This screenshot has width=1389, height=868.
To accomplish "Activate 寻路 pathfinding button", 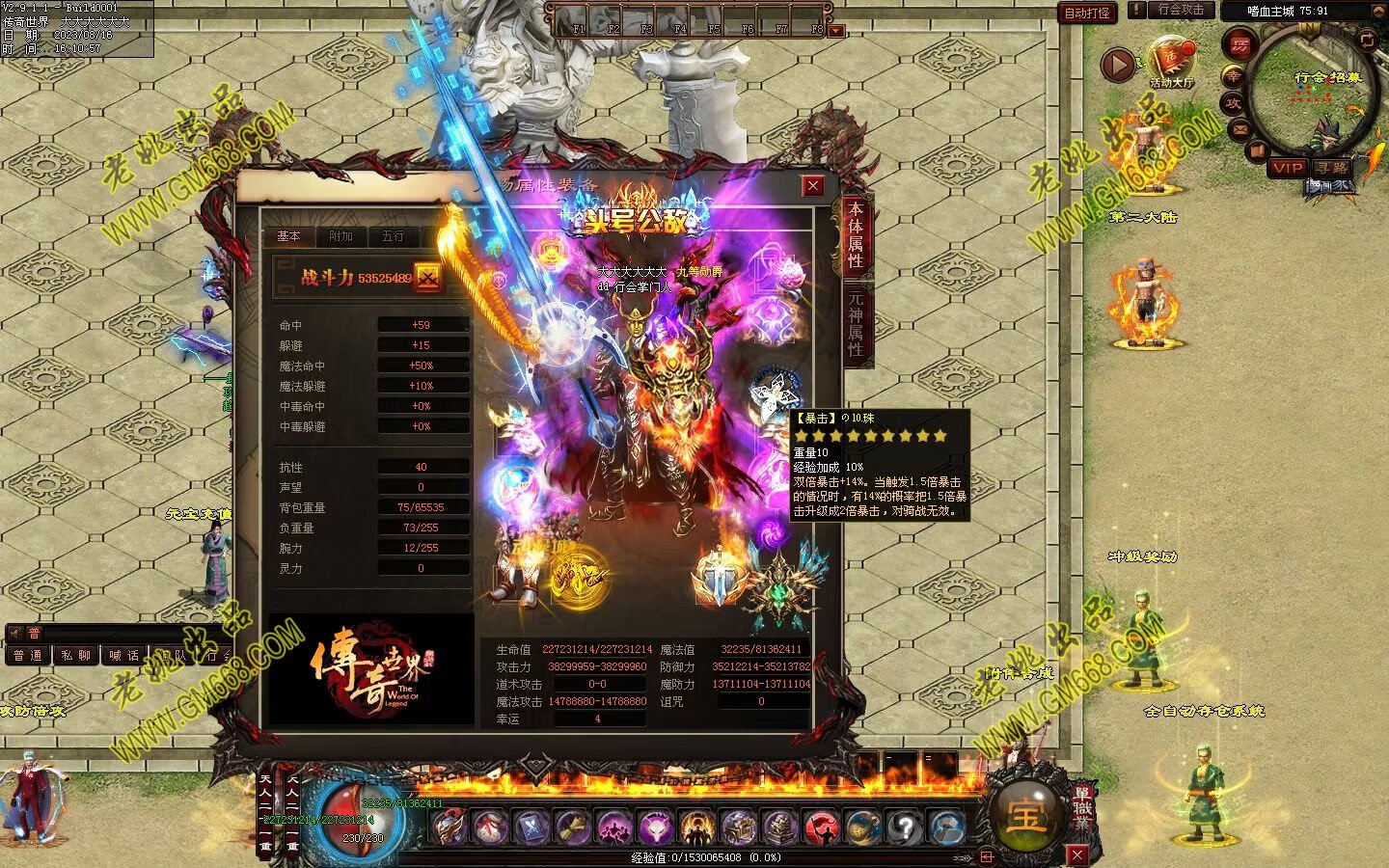I will [1332, 168].
